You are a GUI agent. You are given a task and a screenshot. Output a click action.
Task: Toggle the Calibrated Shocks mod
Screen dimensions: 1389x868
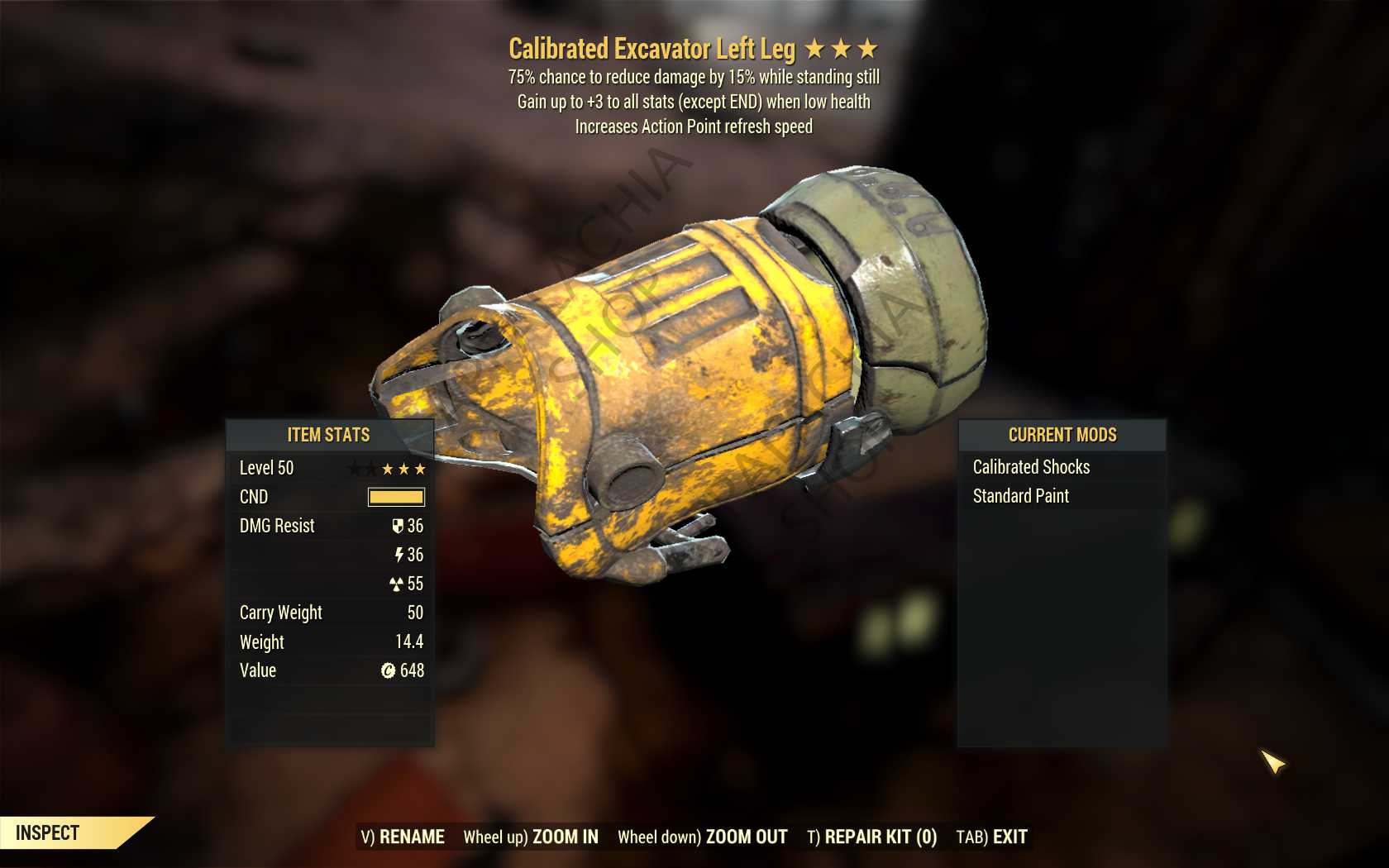coord(1033,466)
